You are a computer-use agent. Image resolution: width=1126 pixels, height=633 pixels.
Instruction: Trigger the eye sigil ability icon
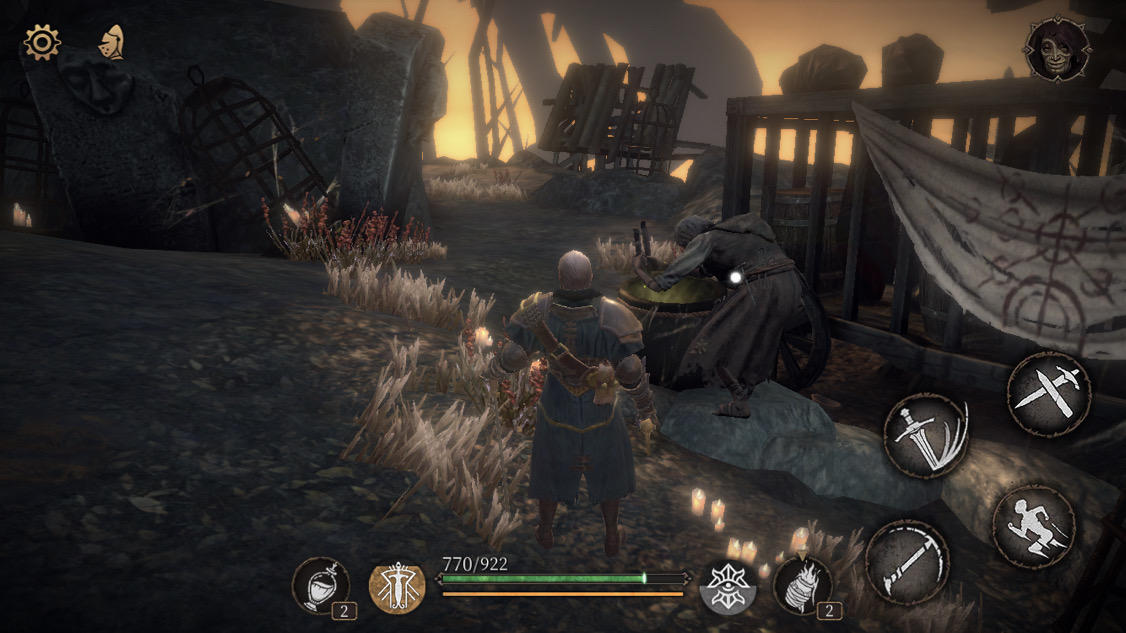[727, 585]
